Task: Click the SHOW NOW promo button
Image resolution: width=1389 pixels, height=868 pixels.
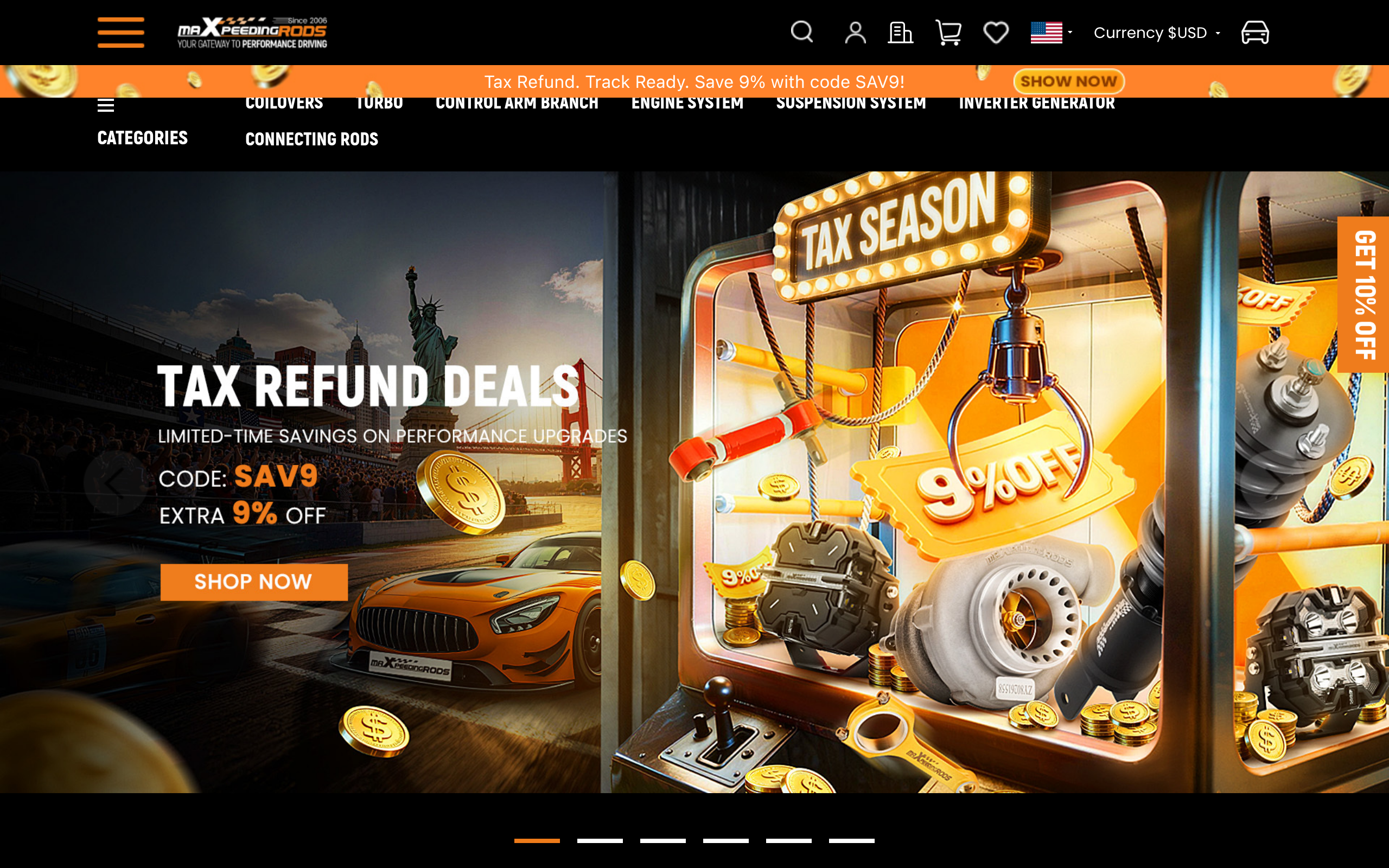Action: point(1068,81)
